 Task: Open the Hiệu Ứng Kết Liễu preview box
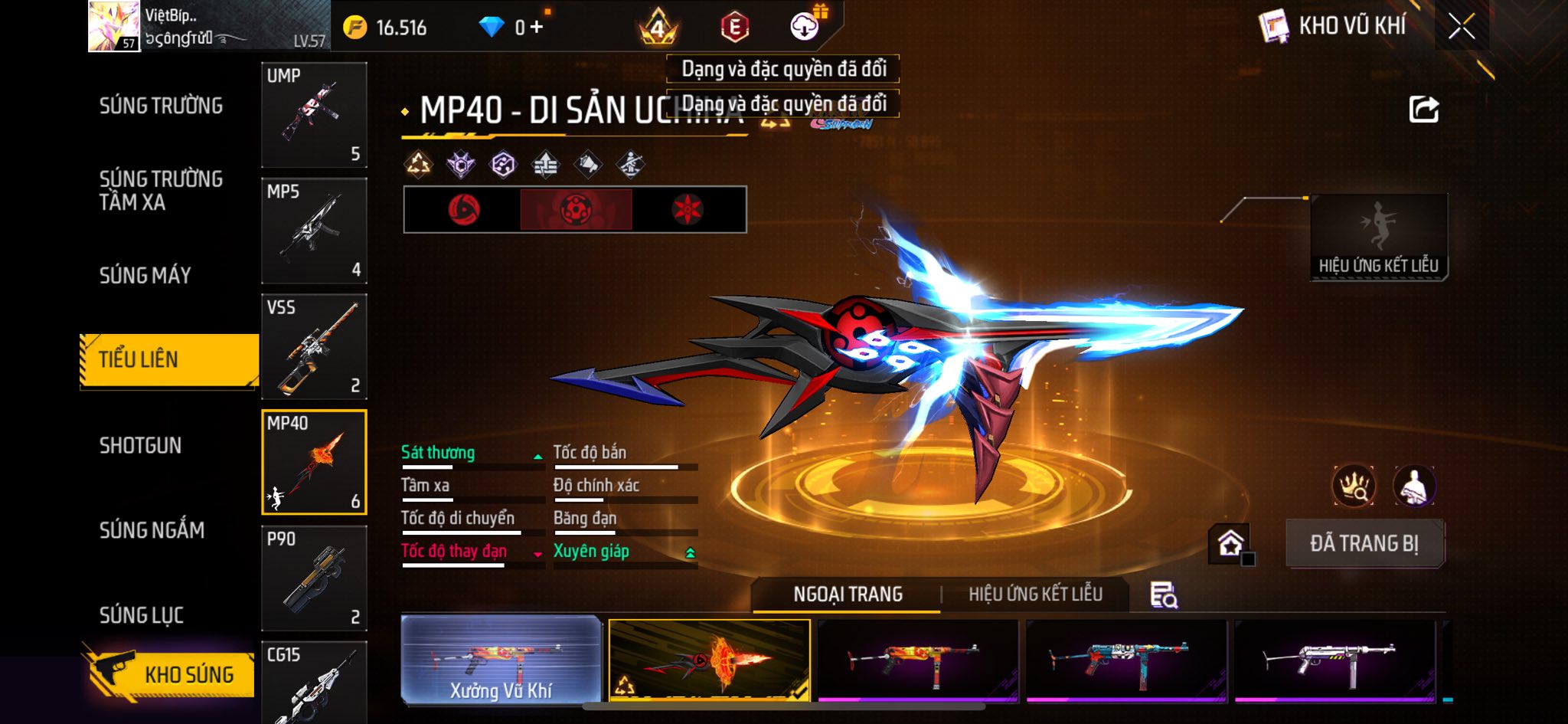tap(1378, 237)
